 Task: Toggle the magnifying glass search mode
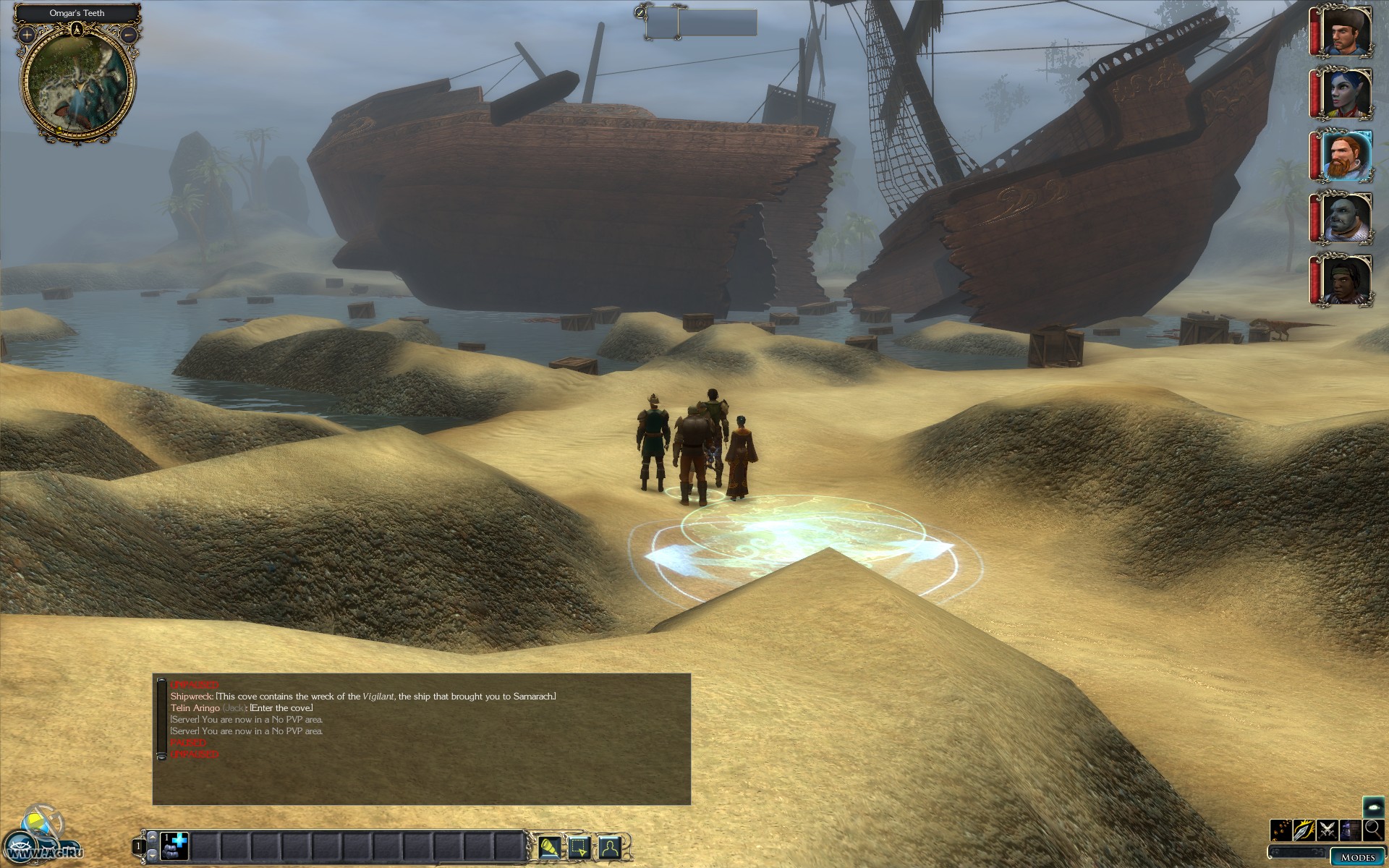coord(1373,830)
